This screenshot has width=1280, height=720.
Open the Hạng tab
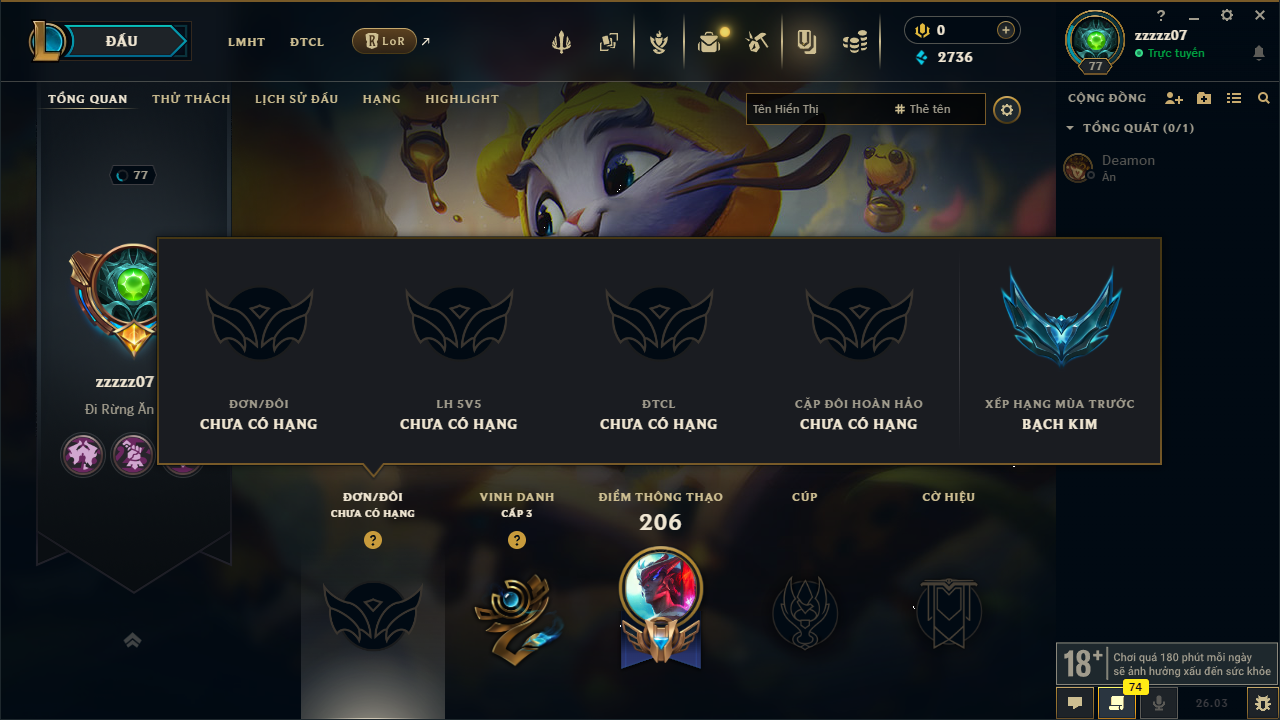point(381,99)
